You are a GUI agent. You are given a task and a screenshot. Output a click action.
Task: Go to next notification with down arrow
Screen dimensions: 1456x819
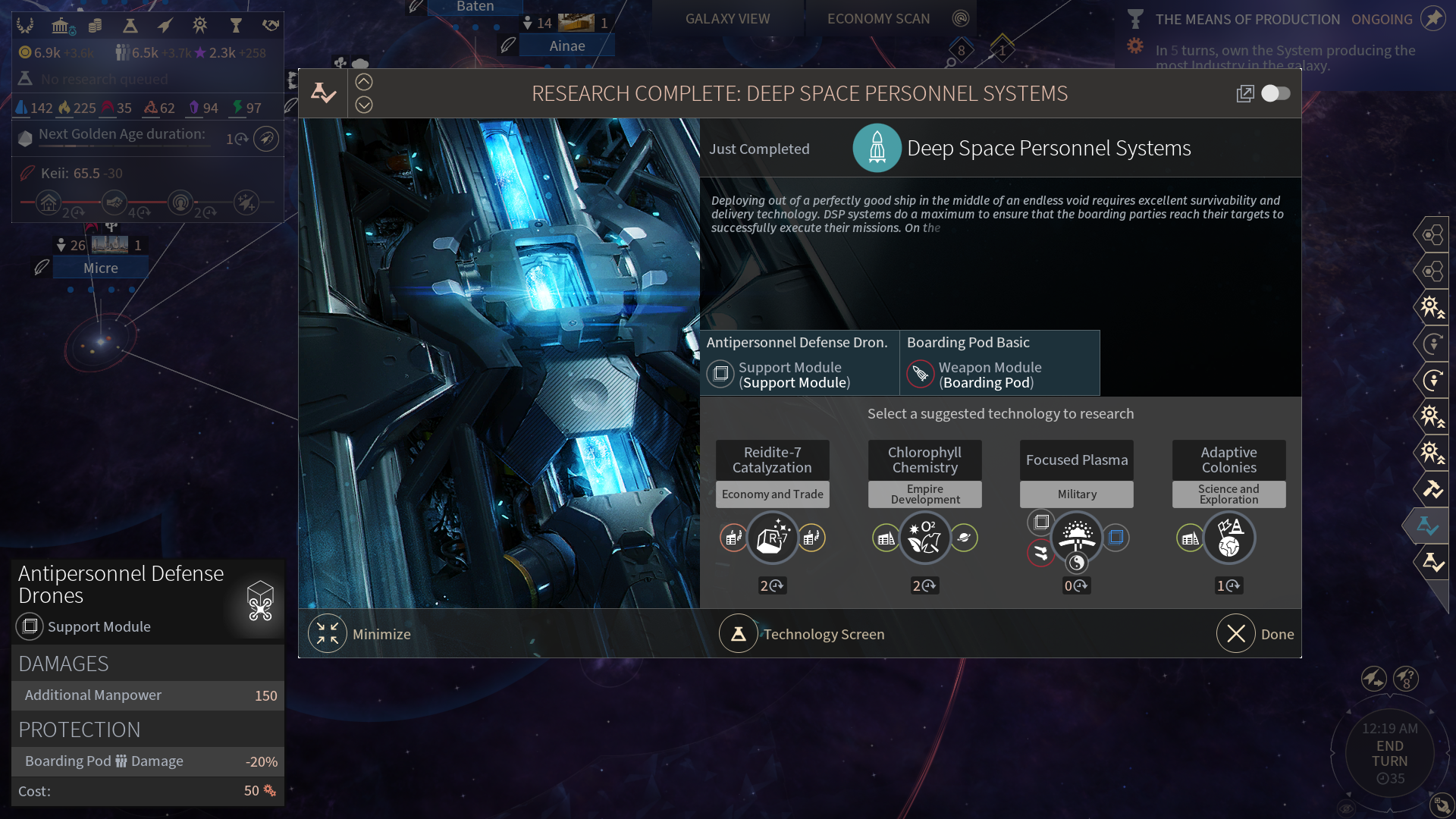[x=364, y=105]
